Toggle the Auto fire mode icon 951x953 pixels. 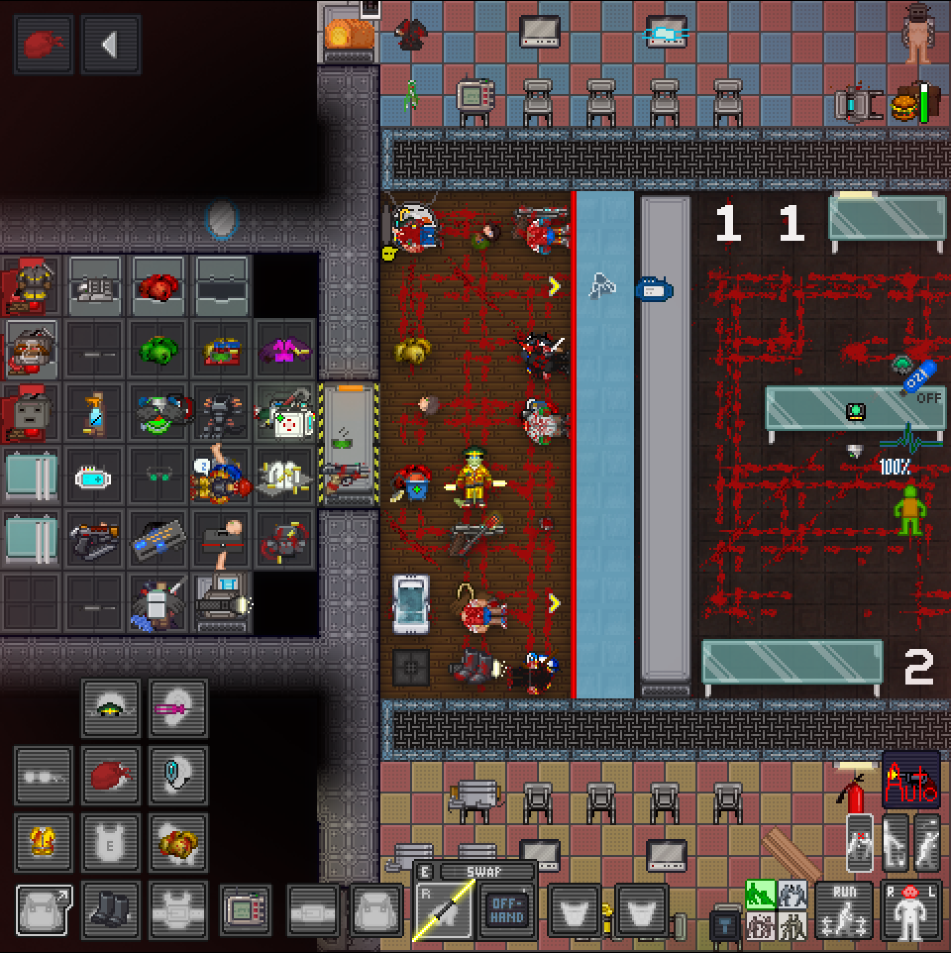(x=911, y=778)
